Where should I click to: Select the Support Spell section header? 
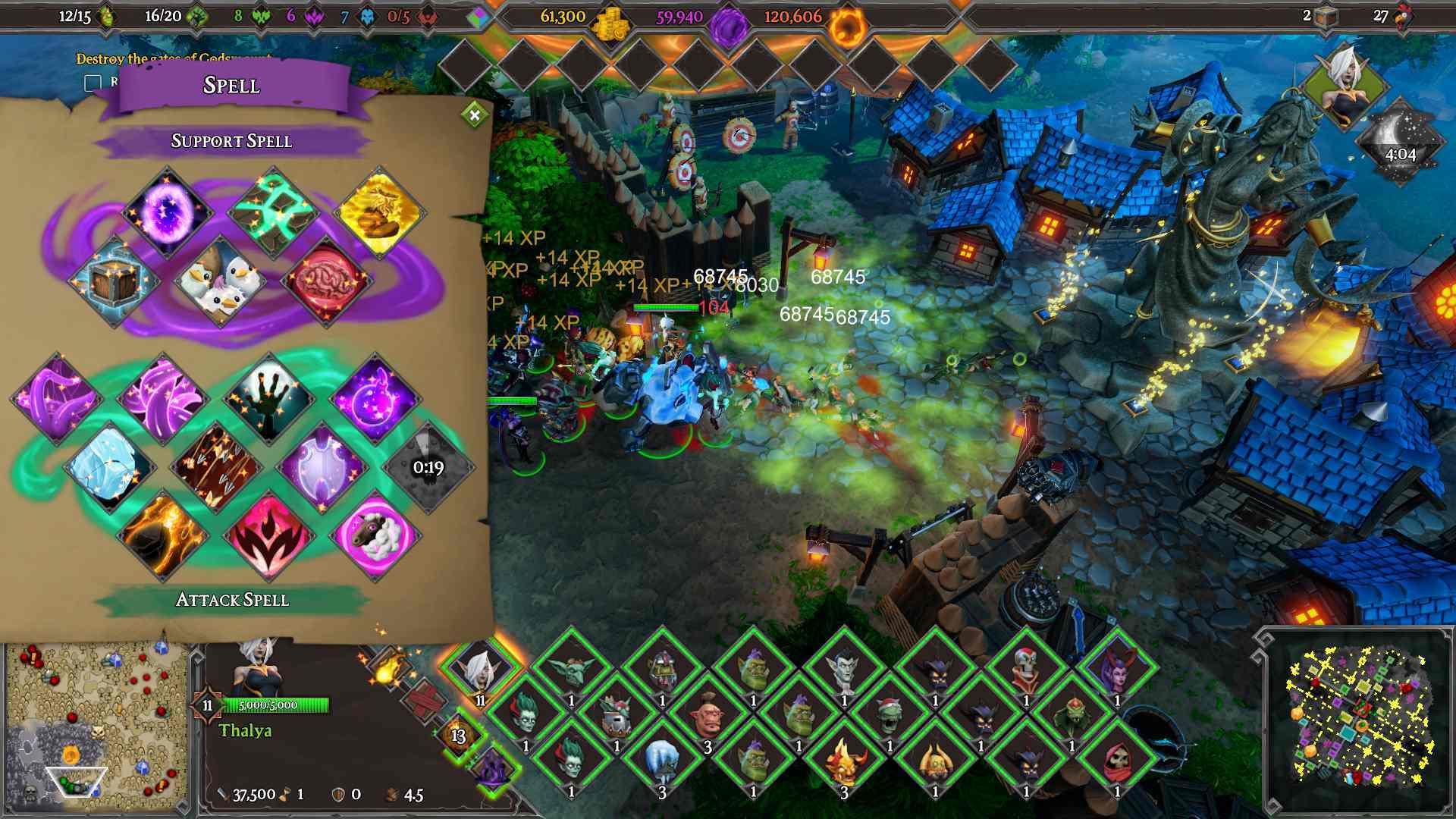[233, 140]
